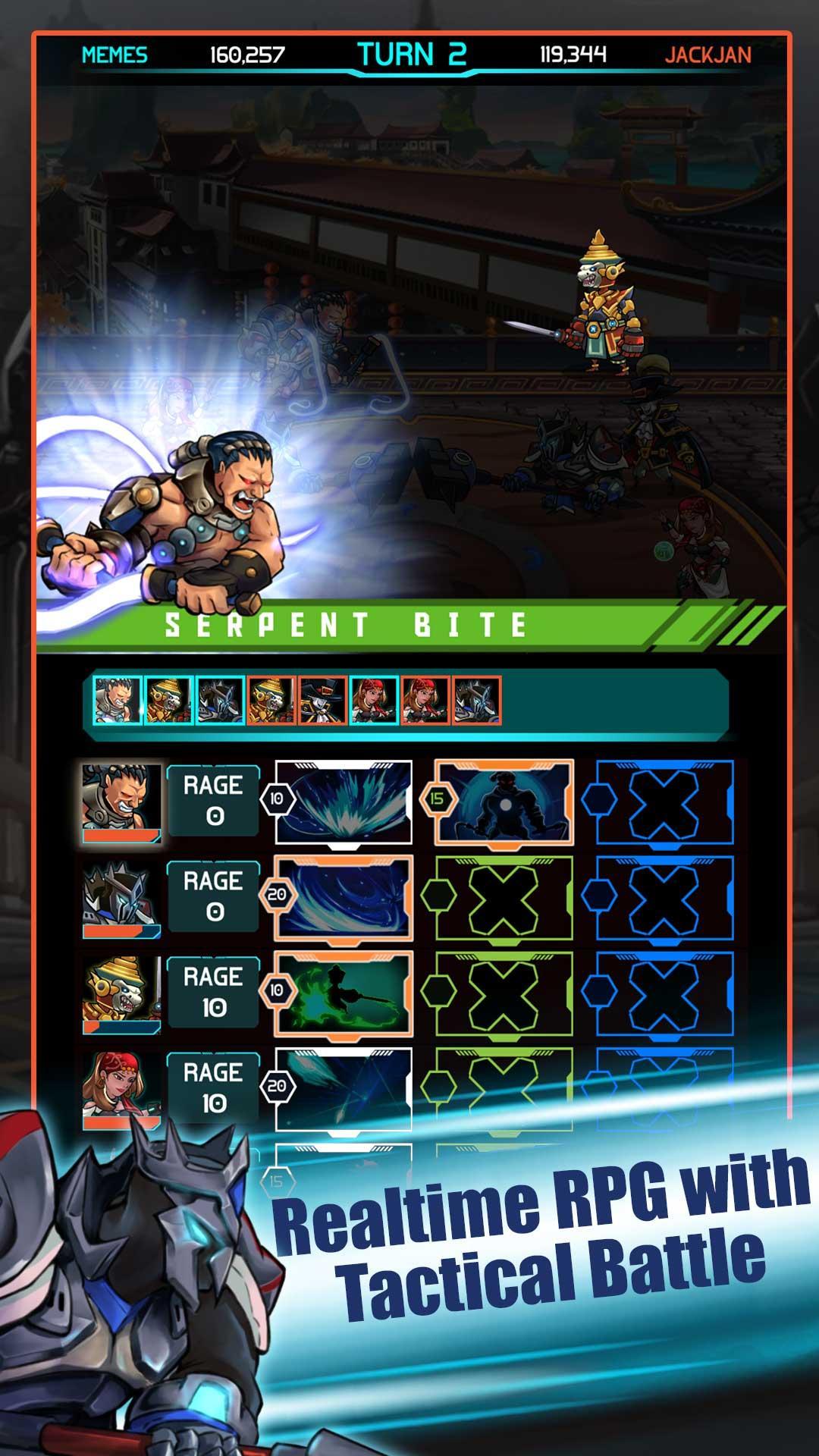Pick the red-bandana woman's hero row portrait
The image size is (819, 1456).
(121, 1090)
